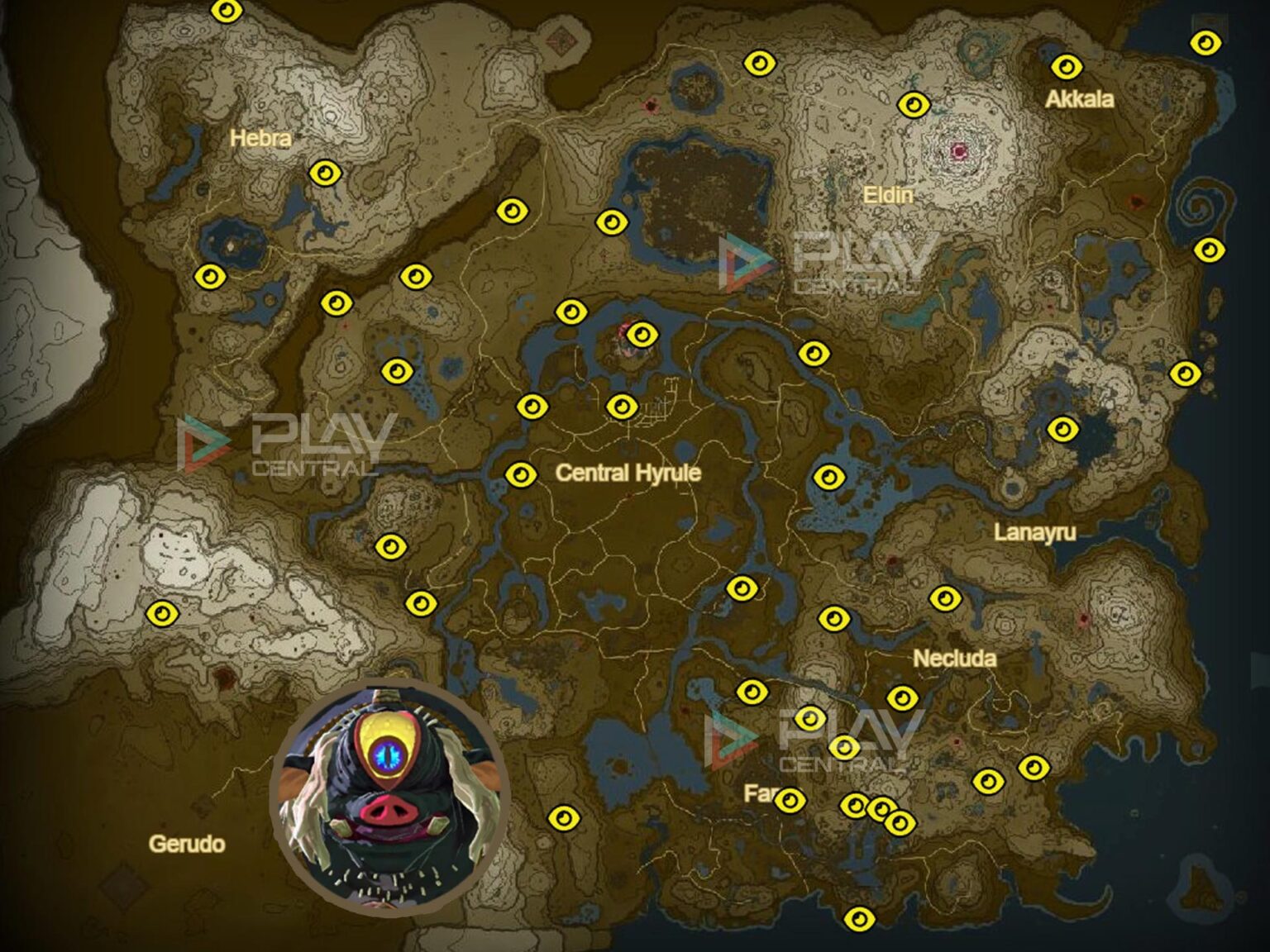Screen dimensions: 1270x952
Task: Click the marker near the Akkala region label
Action: (1067, 64)
